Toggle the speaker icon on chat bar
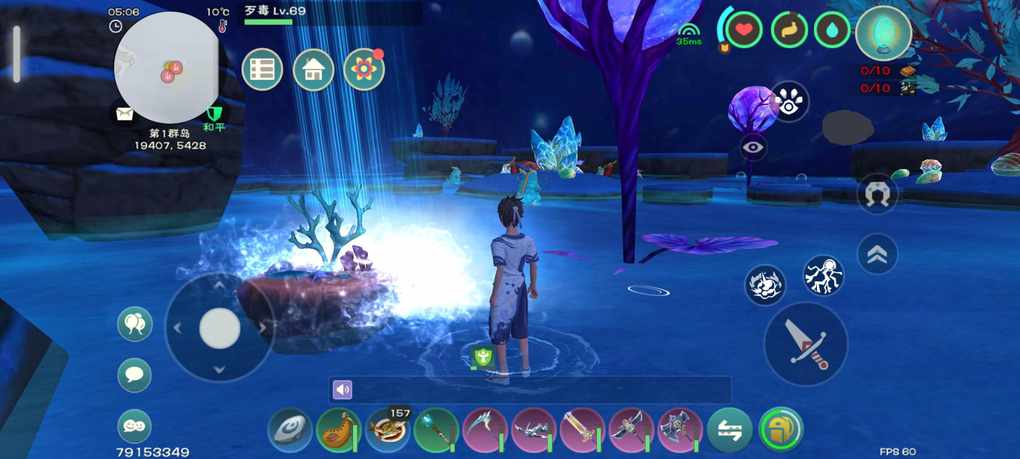Image resolution: width=1020 pixels, height=459 pixels. pyautogui.click(x=343, y=390)
